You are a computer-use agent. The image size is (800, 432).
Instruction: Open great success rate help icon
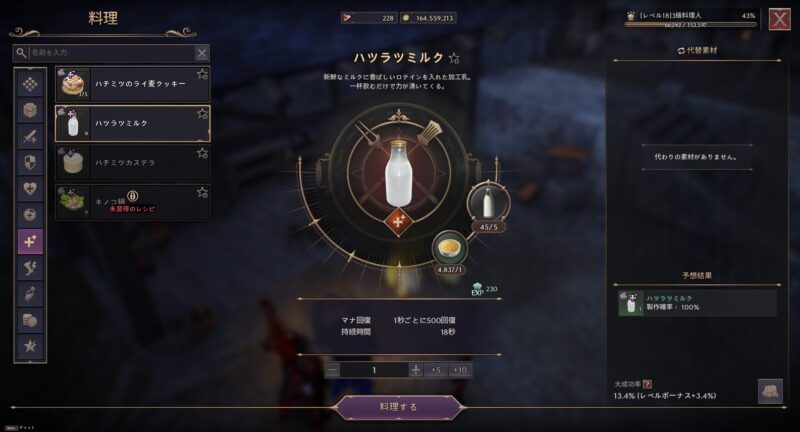(x=647, y=383)
